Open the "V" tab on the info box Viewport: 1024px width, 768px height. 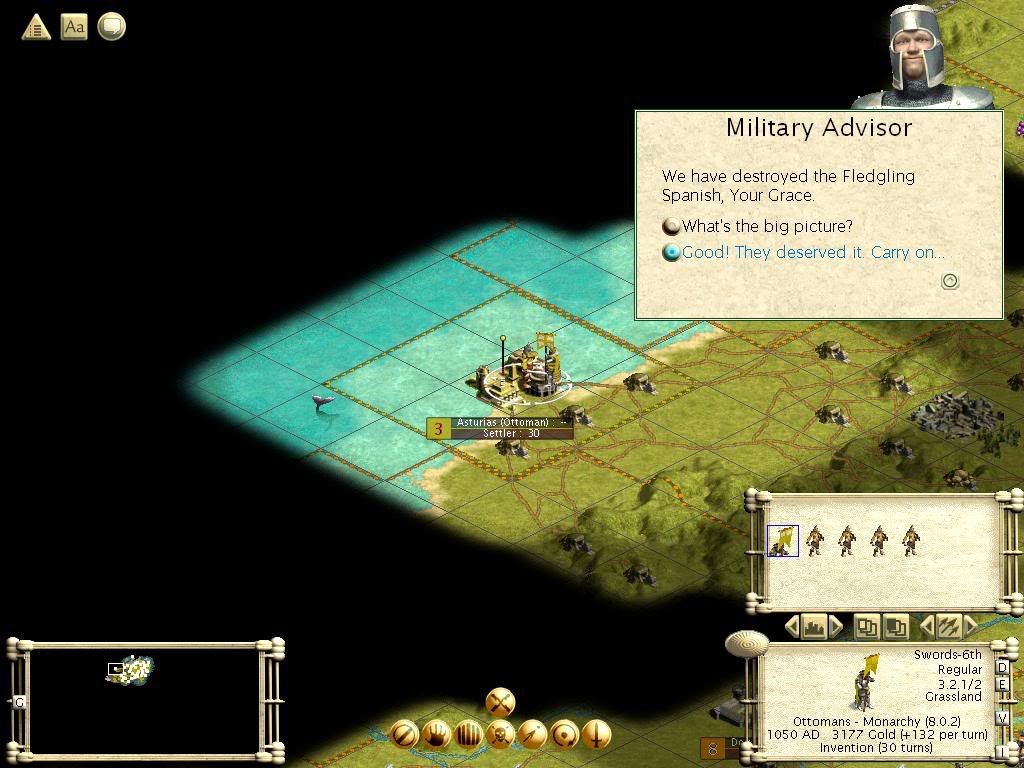(x=1002, y=718)
